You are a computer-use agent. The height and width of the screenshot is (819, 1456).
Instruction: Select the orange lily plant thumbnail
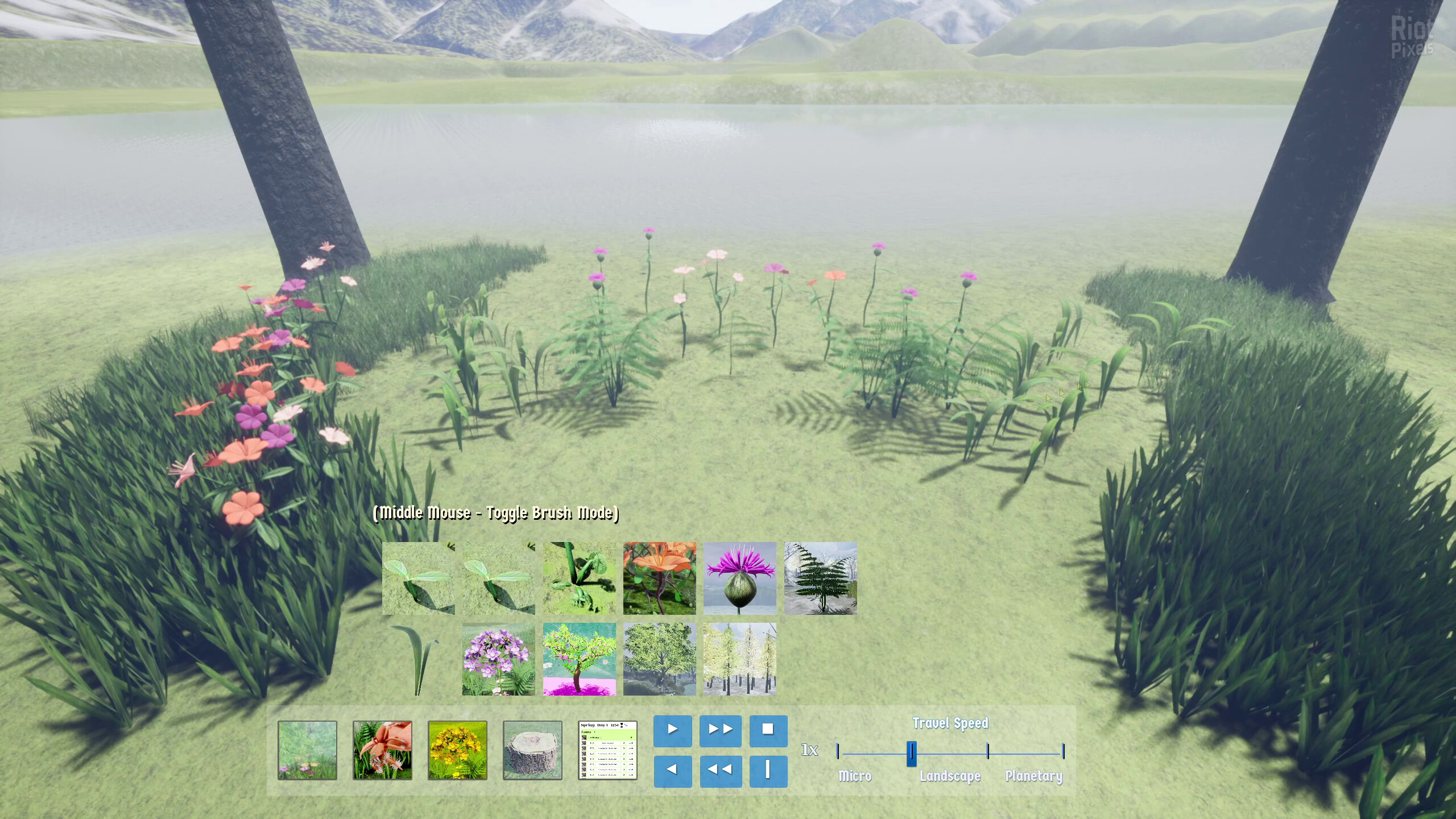point(659,578)
